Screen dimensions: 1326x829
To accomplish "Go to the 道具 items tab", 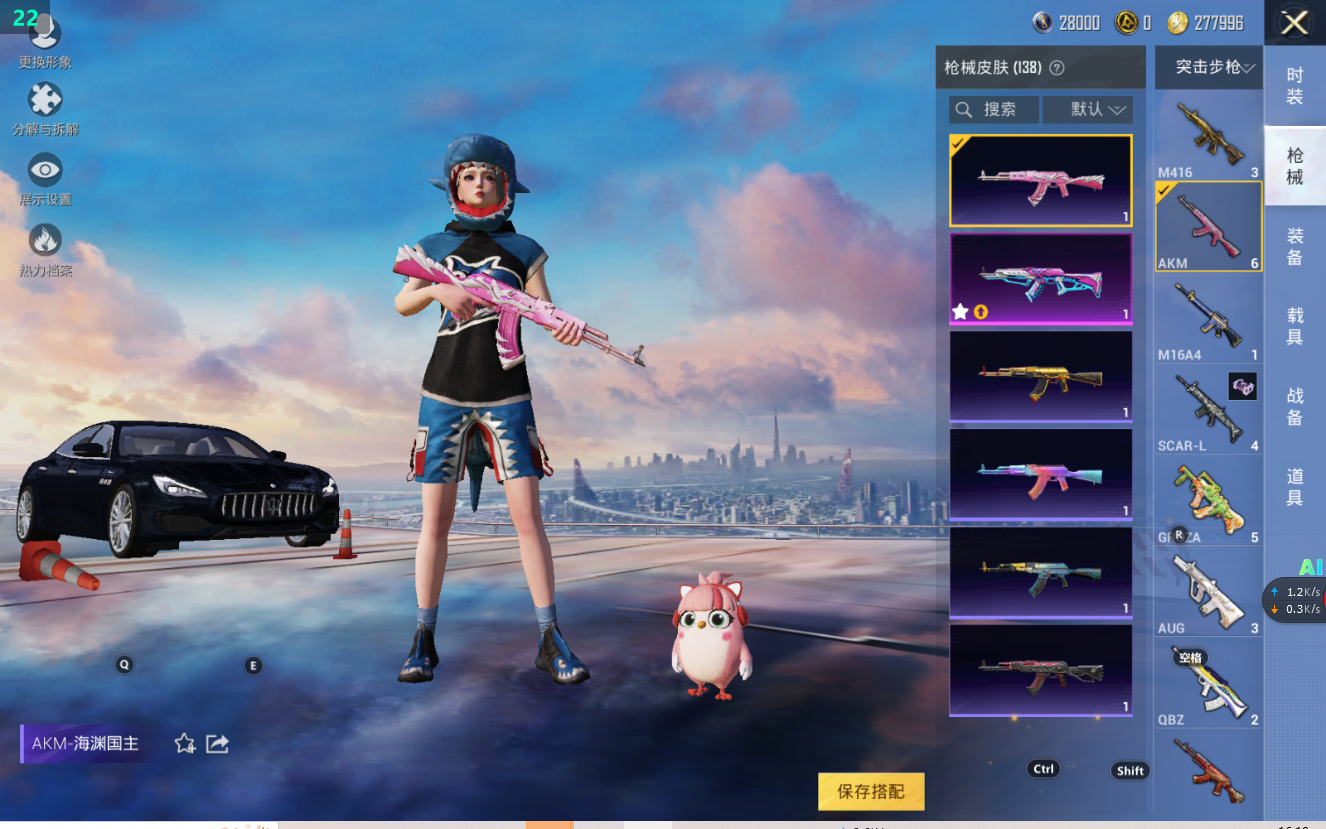I will point(1295,487).
